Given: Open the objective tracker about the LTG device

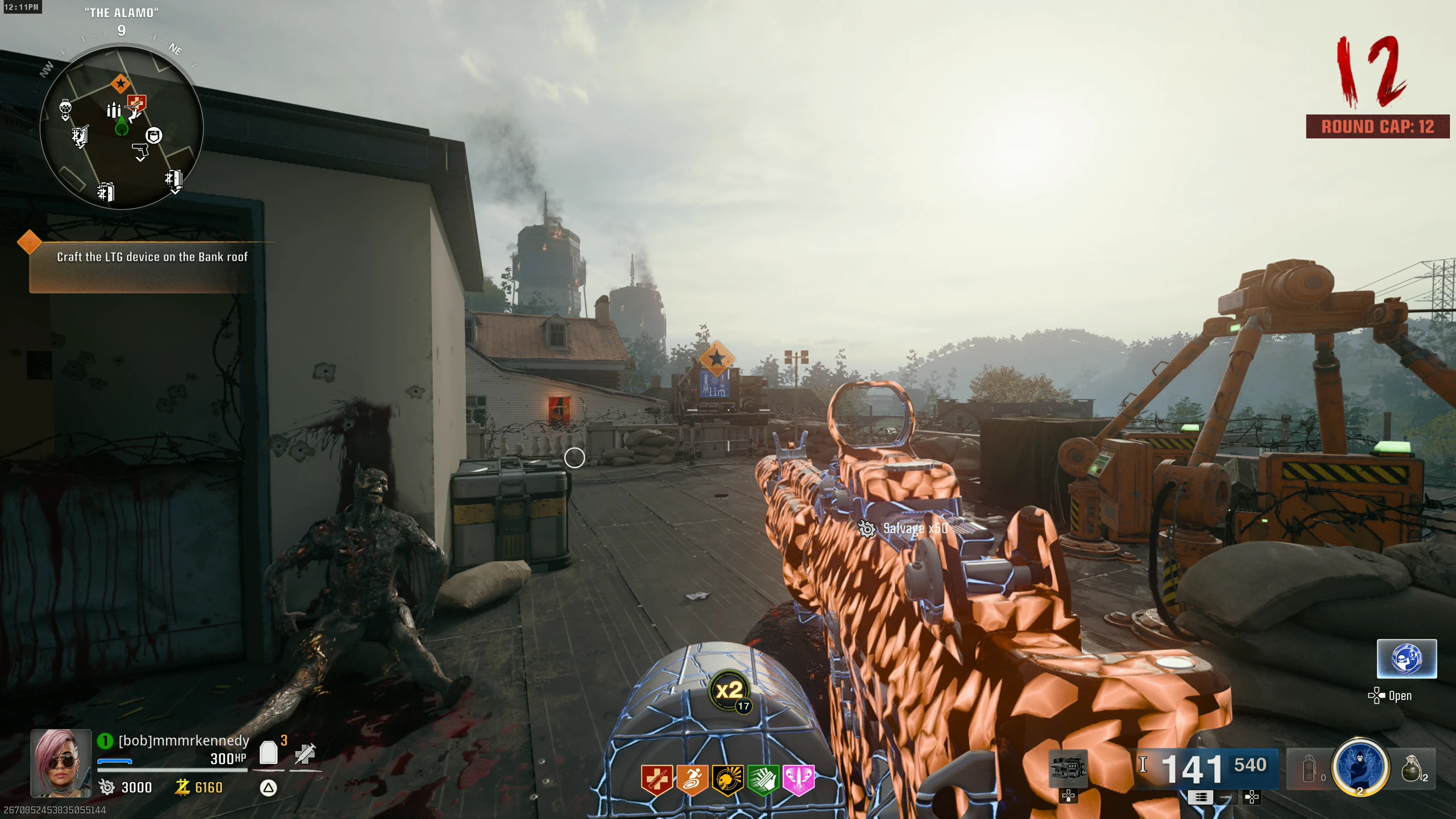Looking at the screenshot, I should click(152, 257).
